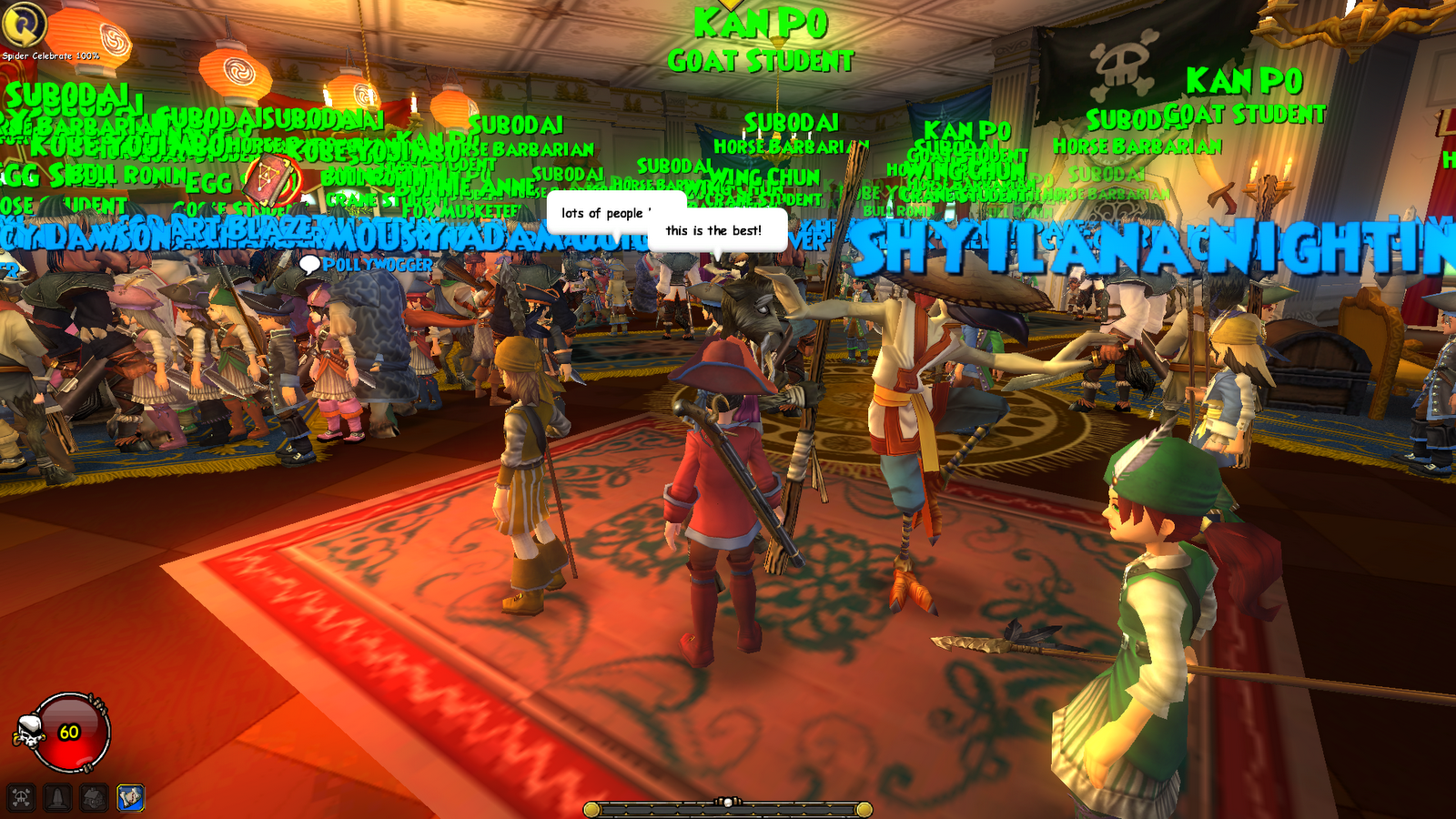1456x819 pixels.
Task: Select the WING CHUN Crane Student nameplate
Action: [764, 177]
